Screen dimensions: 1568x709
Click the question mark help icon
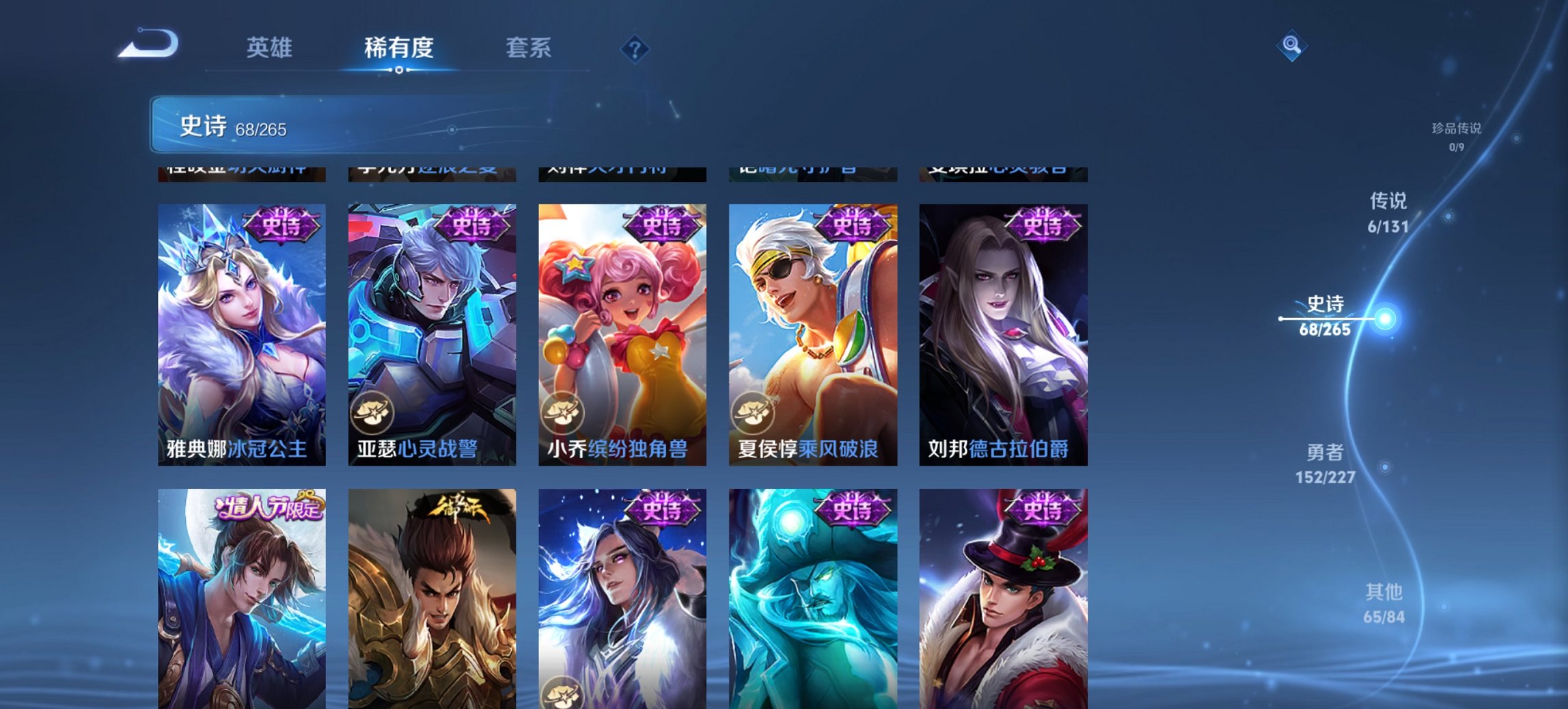(x=634, y=48)
